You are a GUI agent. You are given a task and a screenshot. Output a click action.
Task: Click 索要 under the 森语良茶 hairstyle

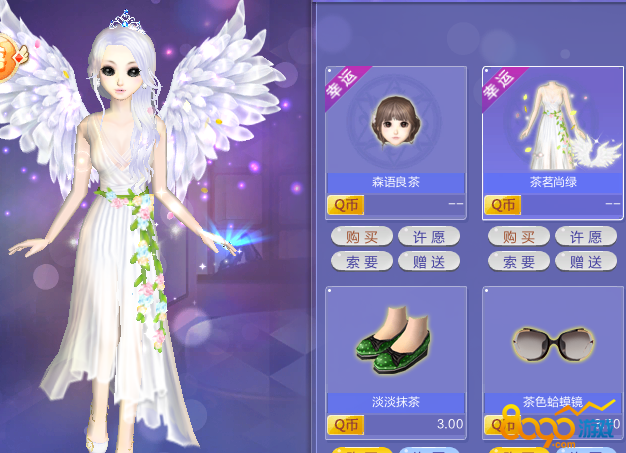[x=361, y=262]
